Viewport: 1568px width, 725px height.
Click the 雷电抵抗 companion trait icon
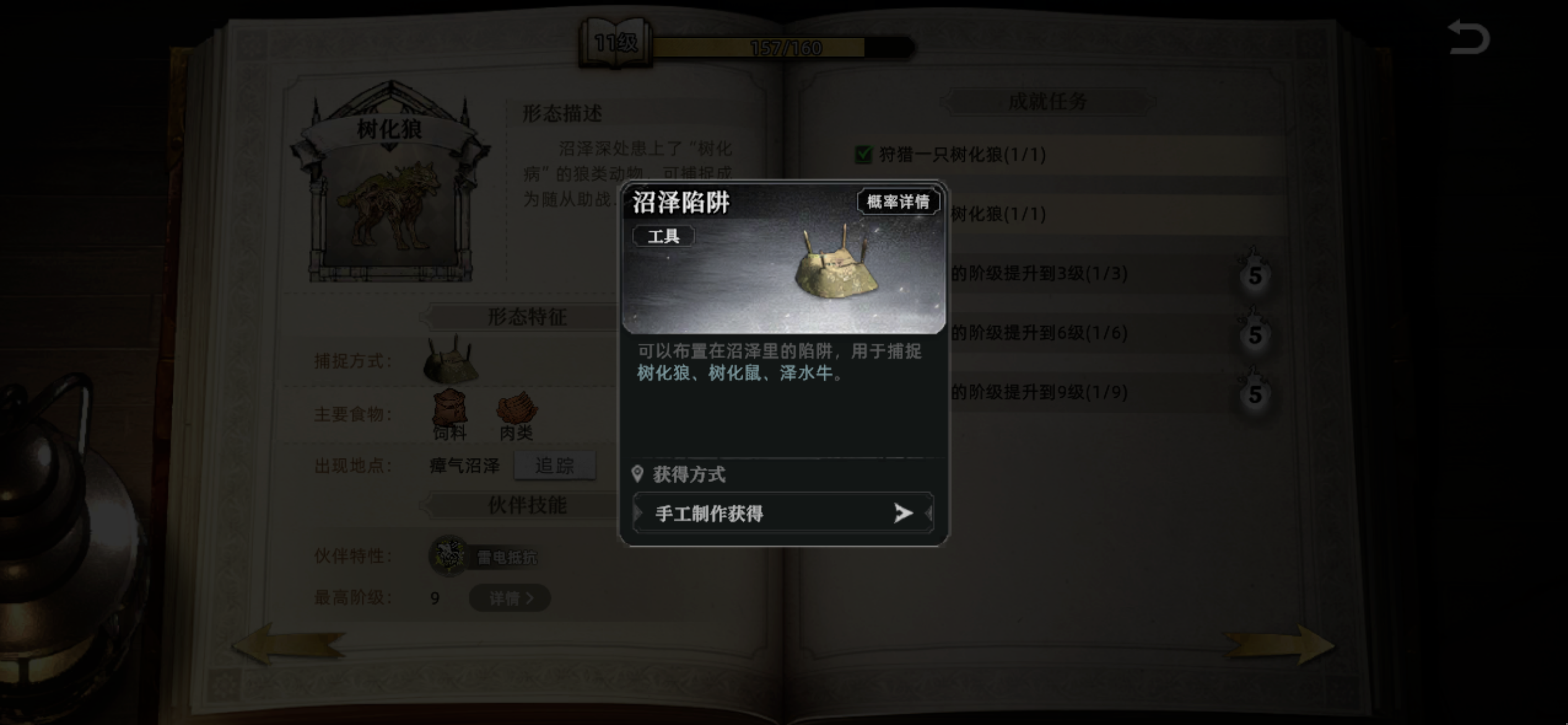[x=447, y=556]
